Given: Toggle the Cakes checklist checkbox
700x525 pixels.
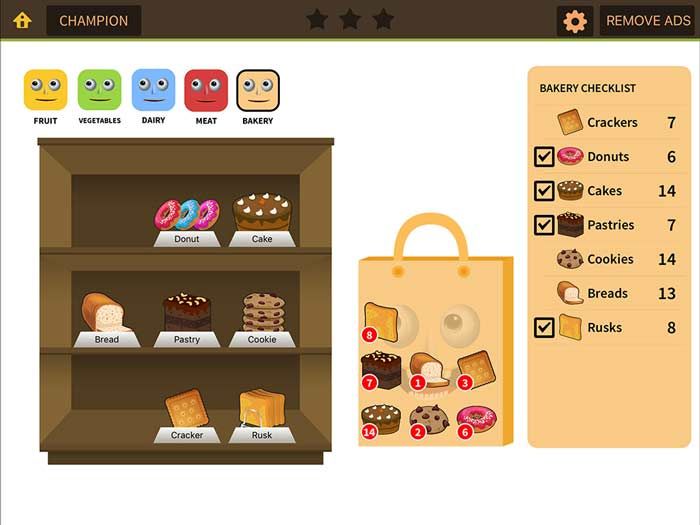Looking at the screenshot, I should (544, 191).
